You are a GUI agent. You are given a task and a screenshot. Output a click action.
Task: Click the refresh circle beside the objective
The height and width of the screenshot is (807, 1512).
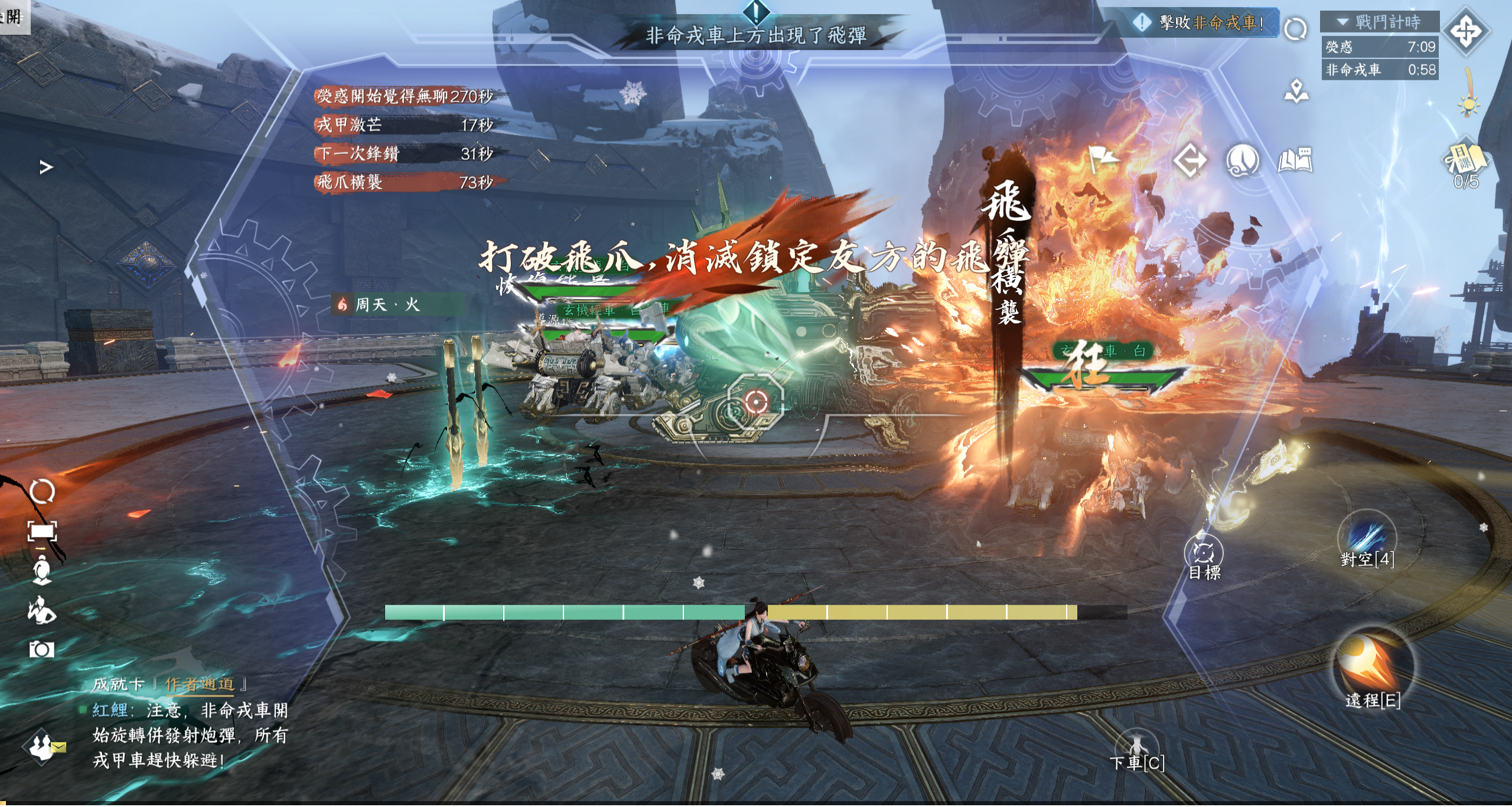tap(1295, 28)
